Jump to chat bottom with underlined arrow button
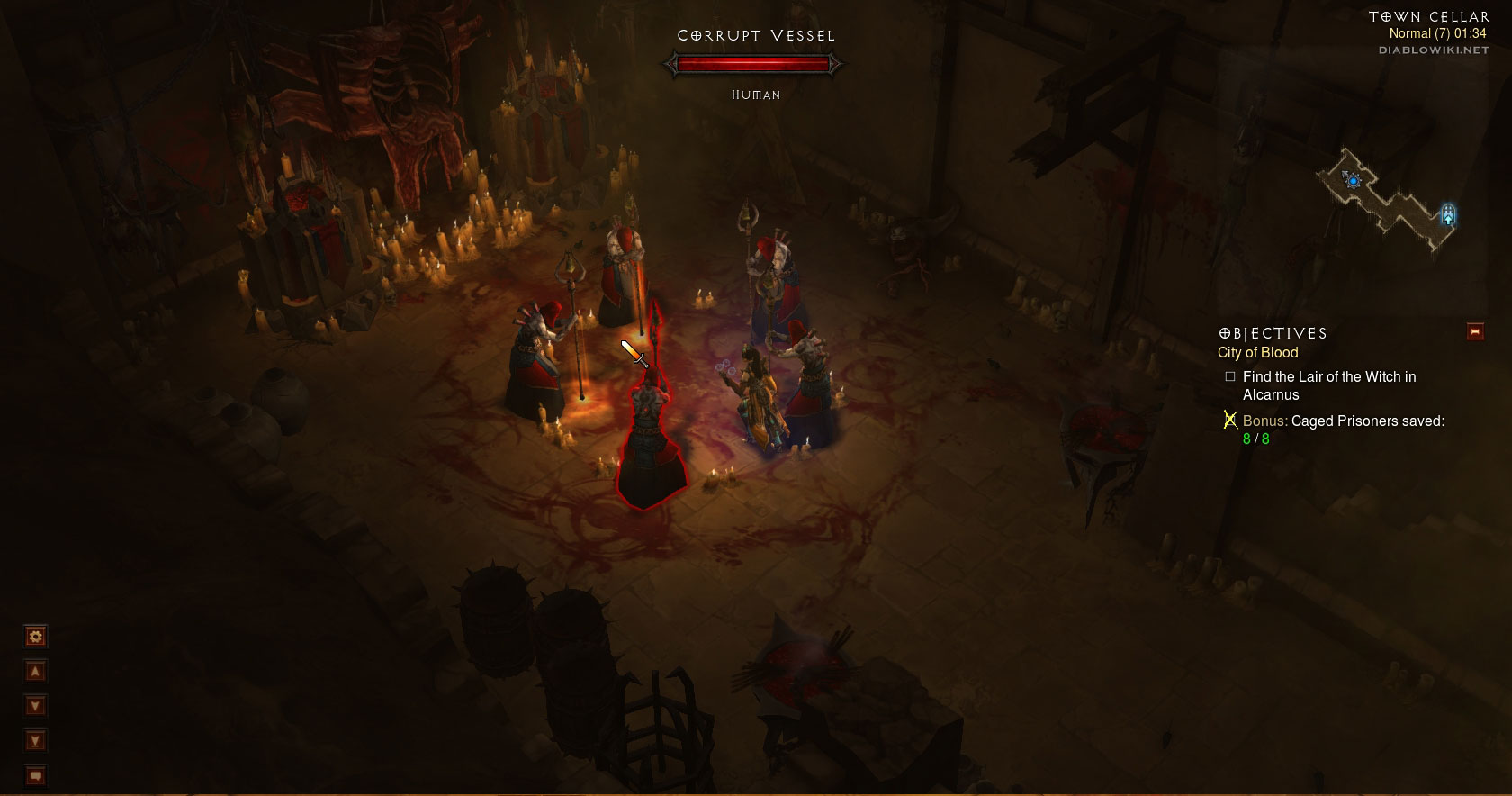 point(35,741)
